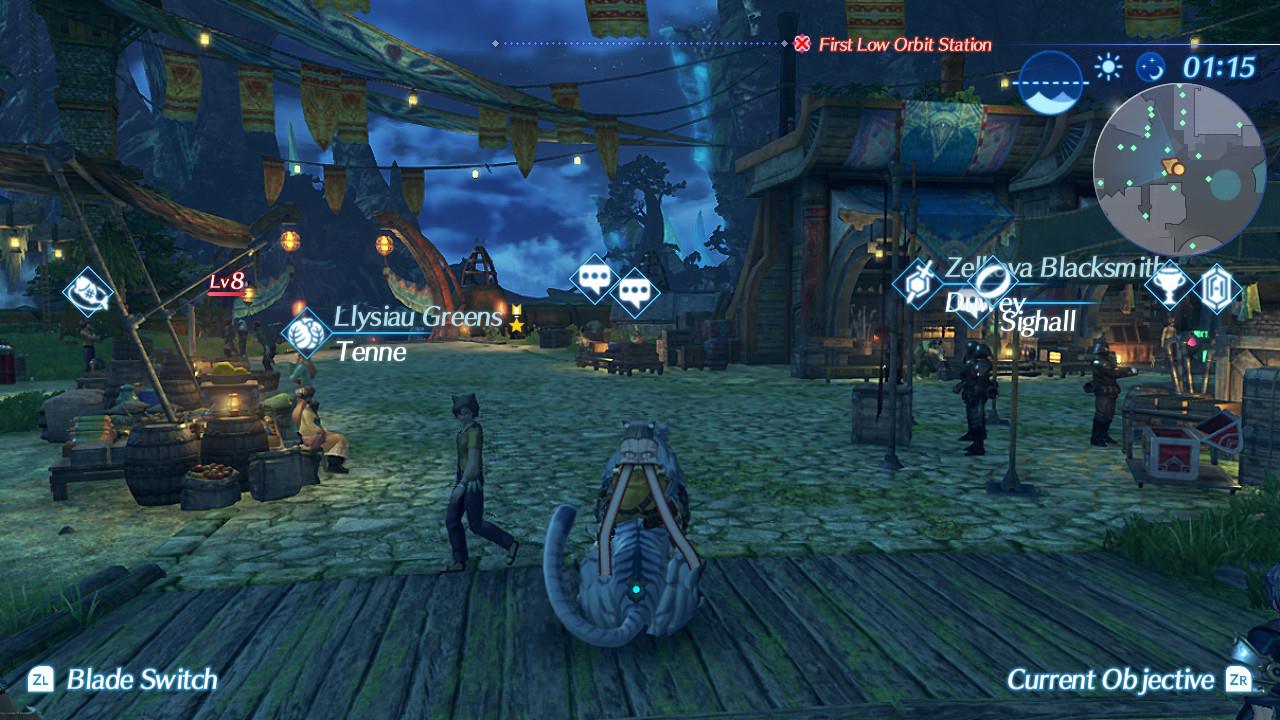Viewport: 1280px width, 720px height.
Task: Choose the trophy cup marker icon
Action: (x=1167, y=285)
